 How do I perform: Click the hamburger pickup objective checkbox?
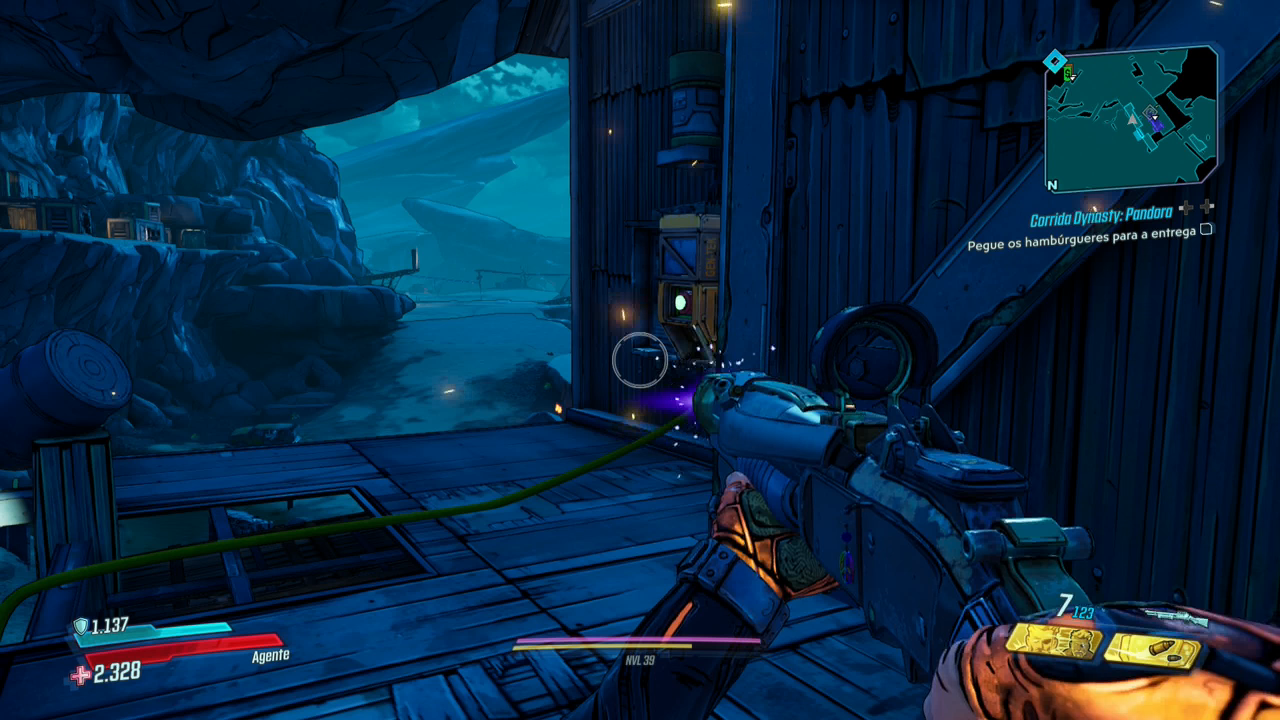click(1206, 229)
